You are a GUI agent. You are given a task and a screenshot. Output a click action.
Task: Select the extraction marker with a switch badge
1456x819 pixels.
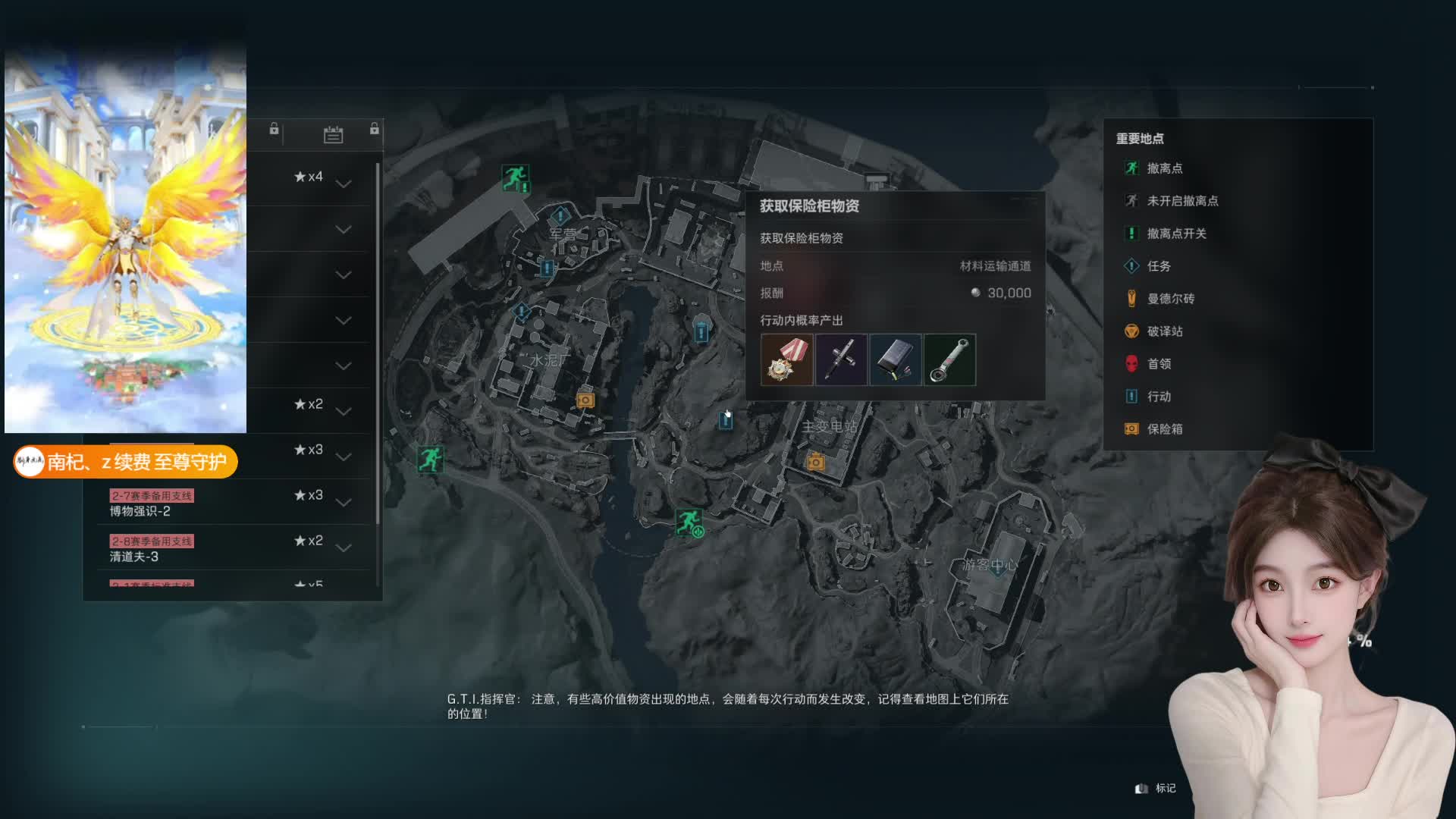pos(689,522)
